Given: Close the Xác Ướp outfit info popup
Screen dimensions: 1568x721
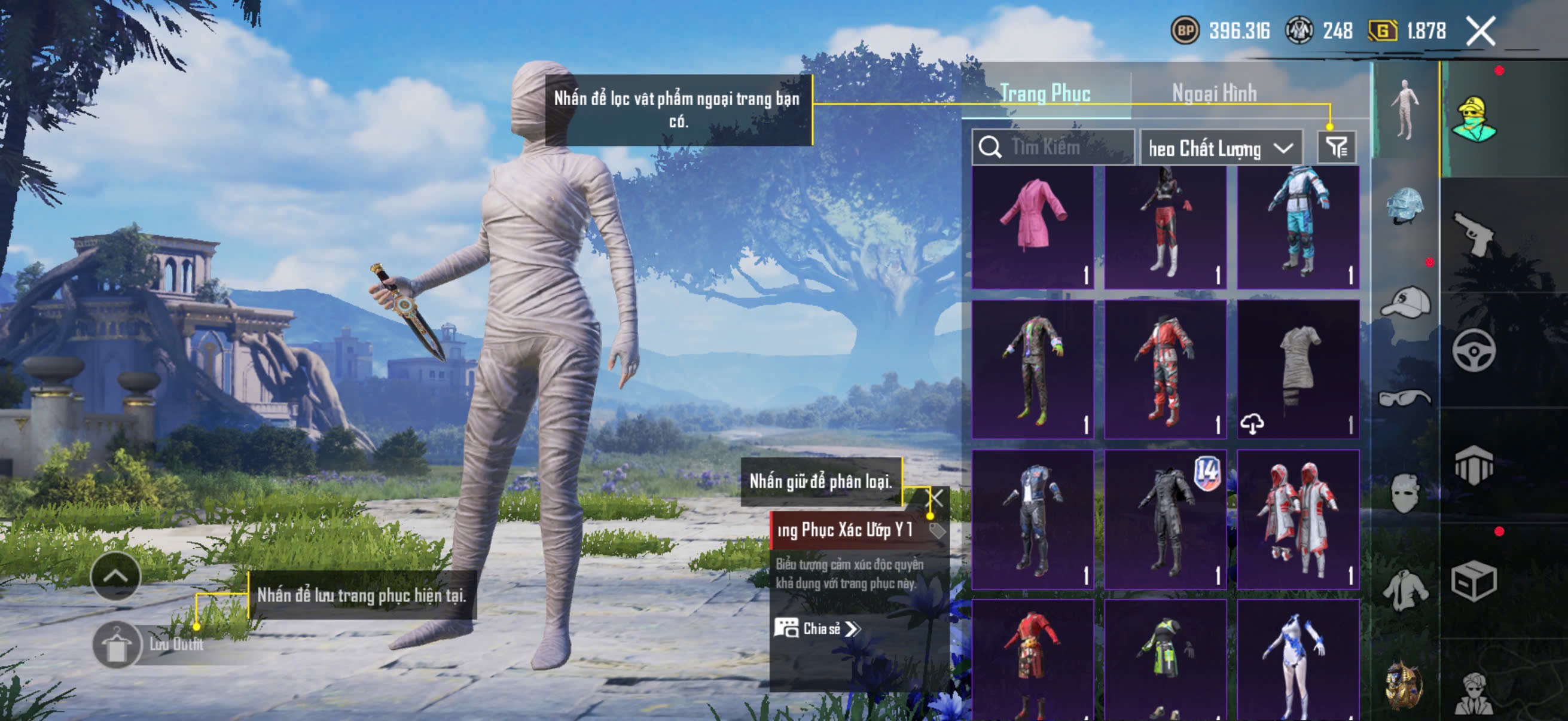Looking at the screenshot, I should click(x=935, y=499).
